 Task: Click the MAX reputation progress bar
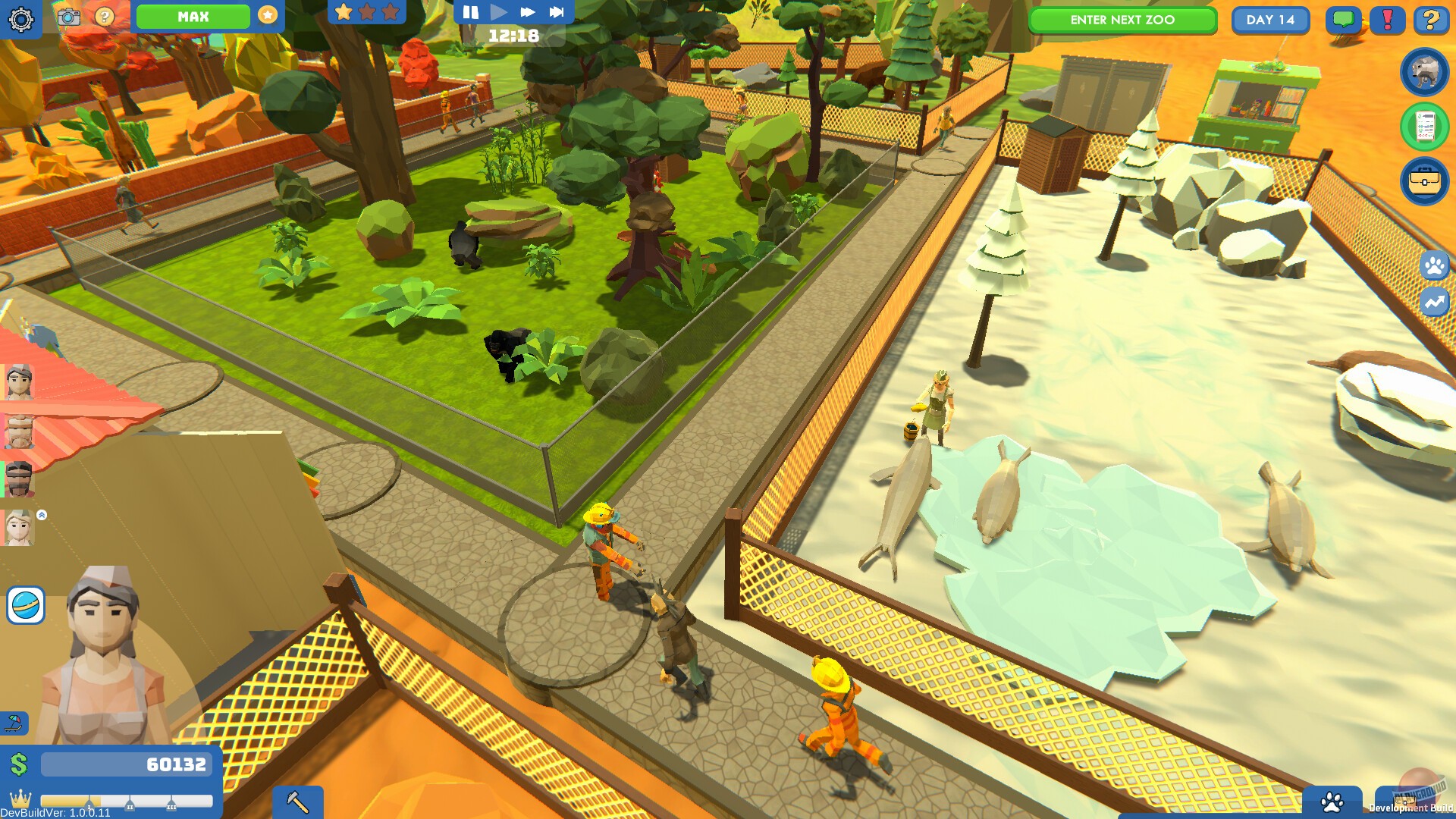click(x=194, y=16)
